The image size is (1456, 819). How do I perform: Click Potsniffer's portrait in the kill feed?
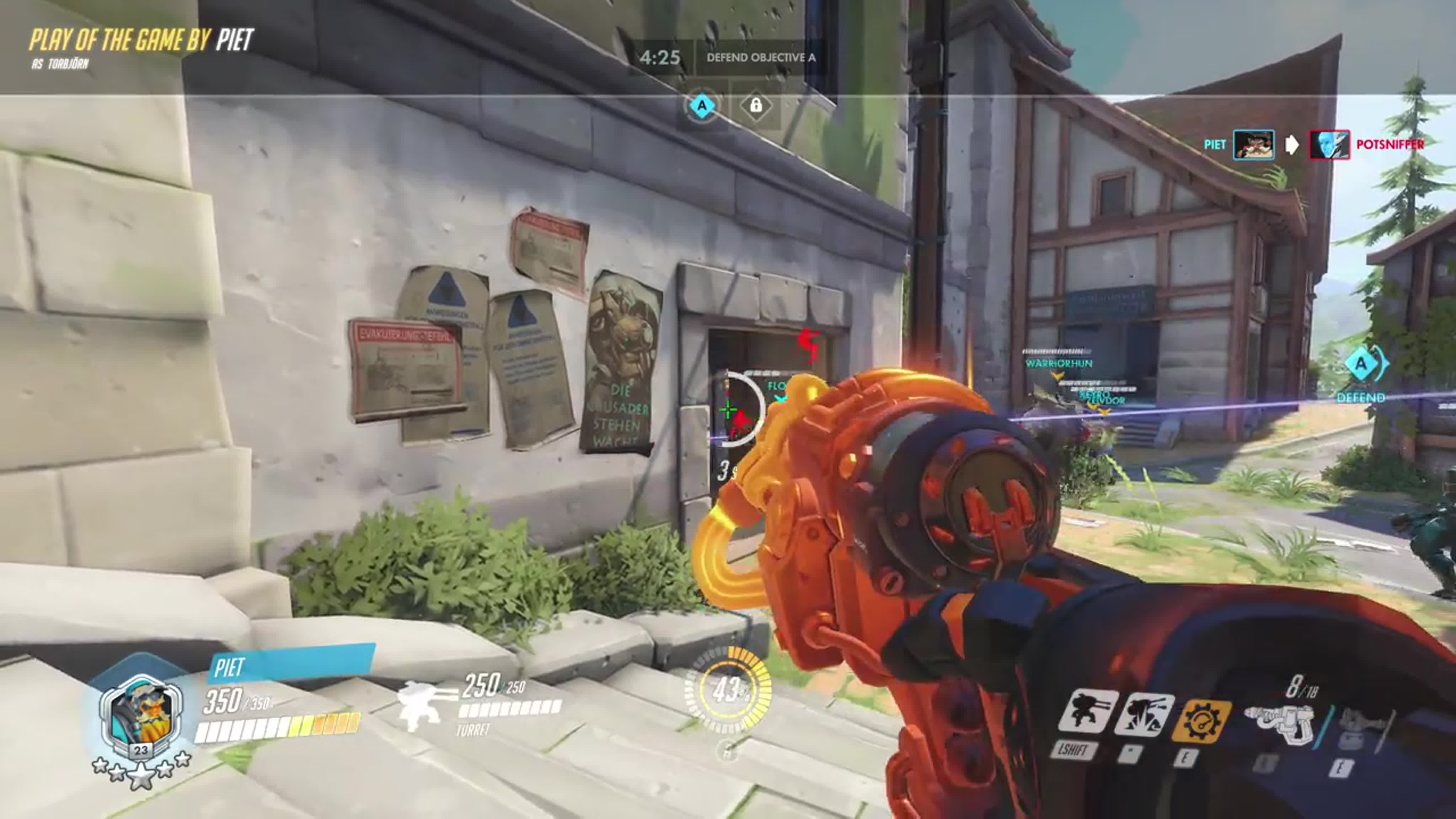[1329, 145]
